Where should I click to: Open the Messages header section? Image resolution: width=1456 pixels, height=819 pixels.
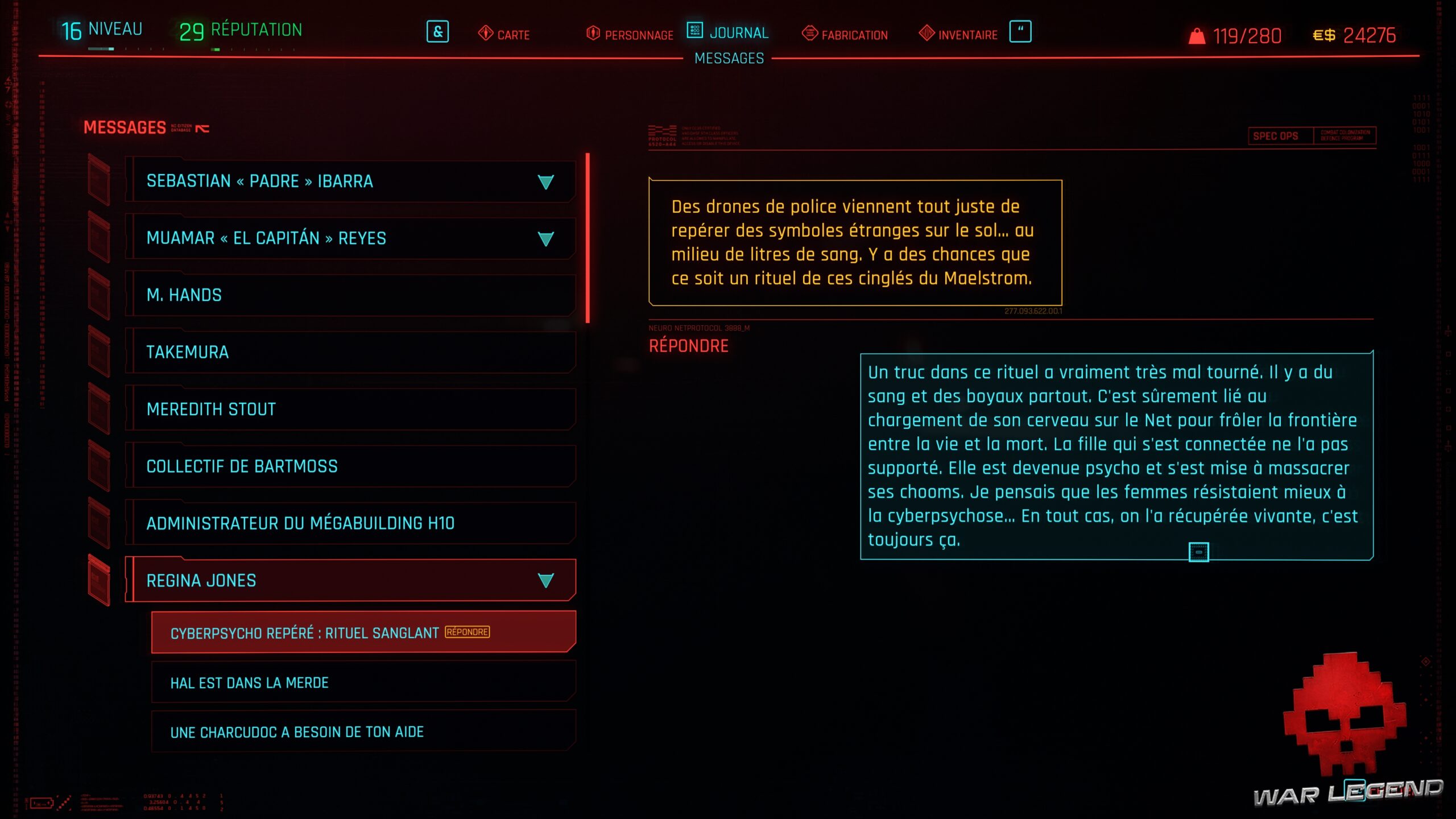[x=125, y=127]
